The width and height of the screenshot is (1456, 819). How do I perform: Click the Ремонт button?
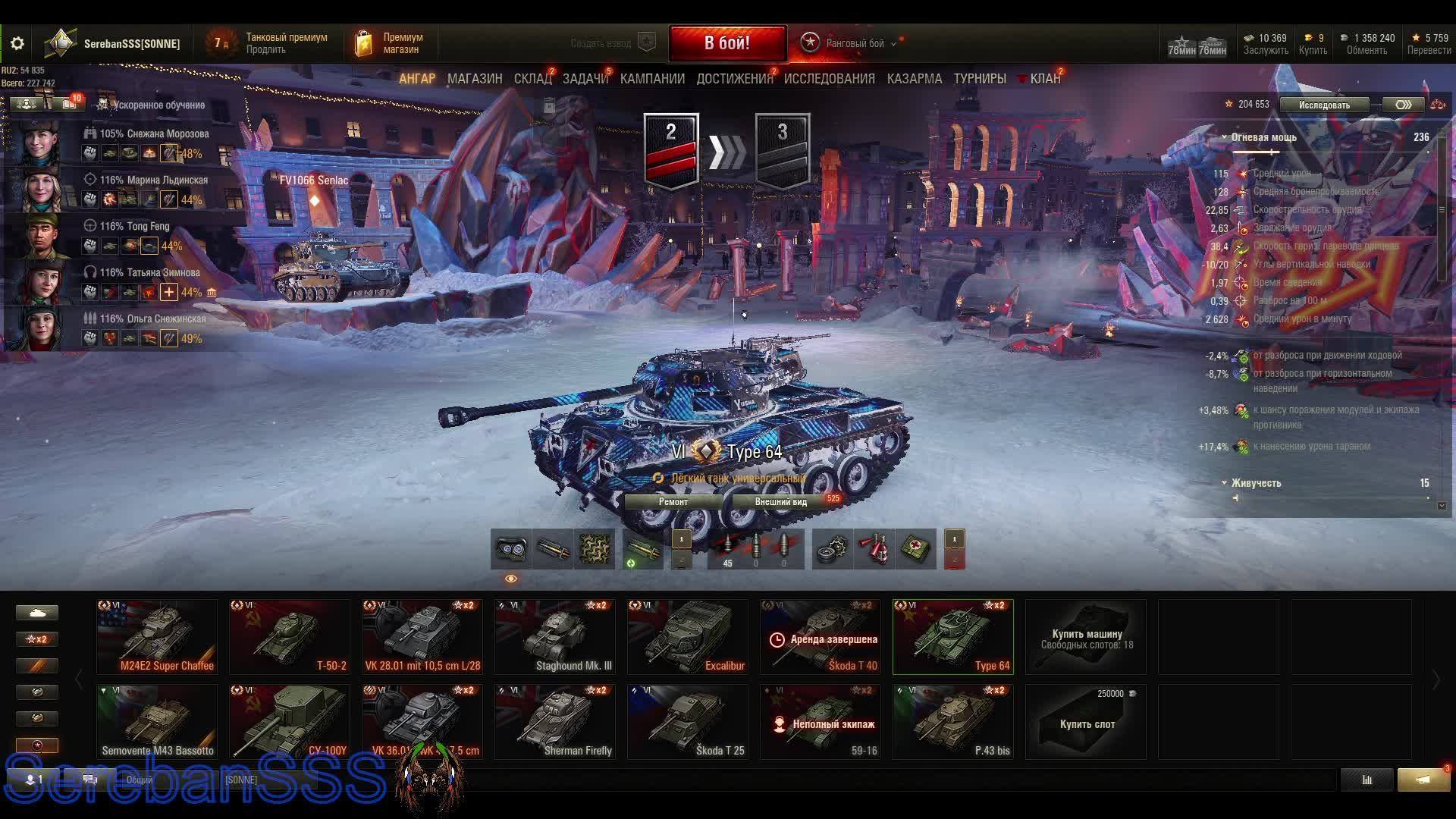(673, 502)
